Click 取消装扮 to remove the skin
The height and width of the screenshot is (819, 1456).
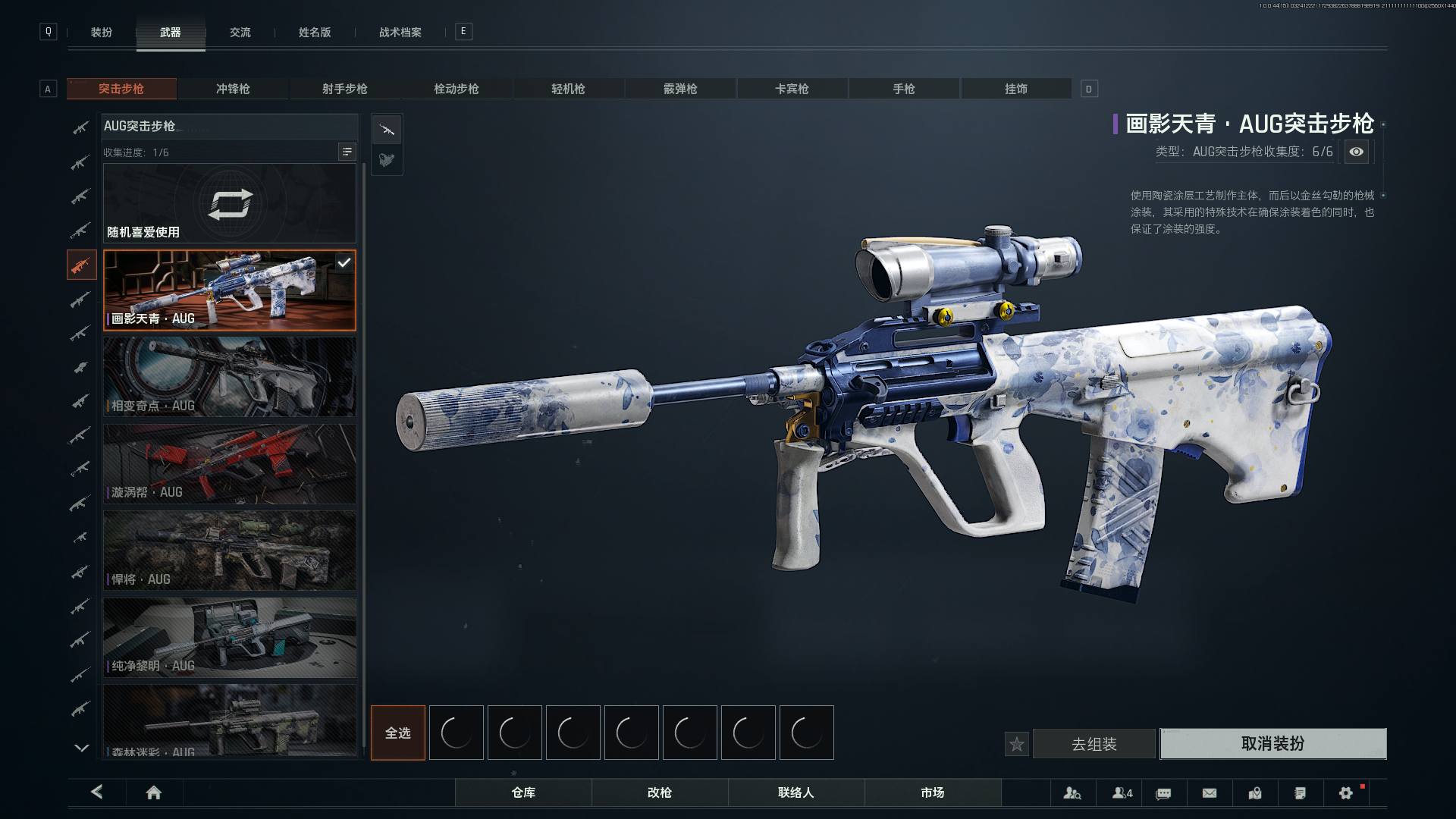pos(1272,743)
